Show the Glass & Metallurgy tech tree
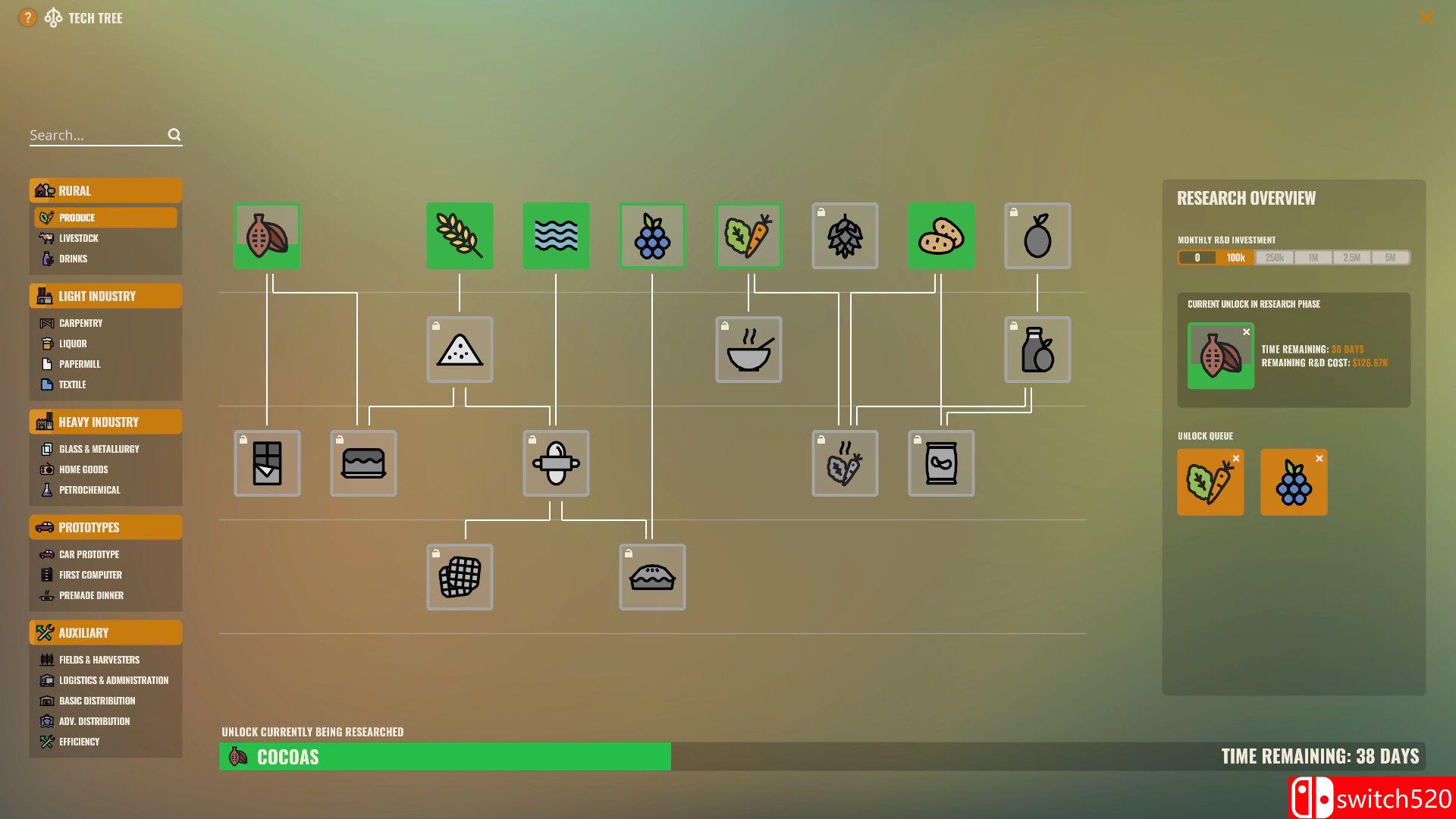Image resolution: width=1456 pixels, height=819 pixels. click(x=99, y=449)
